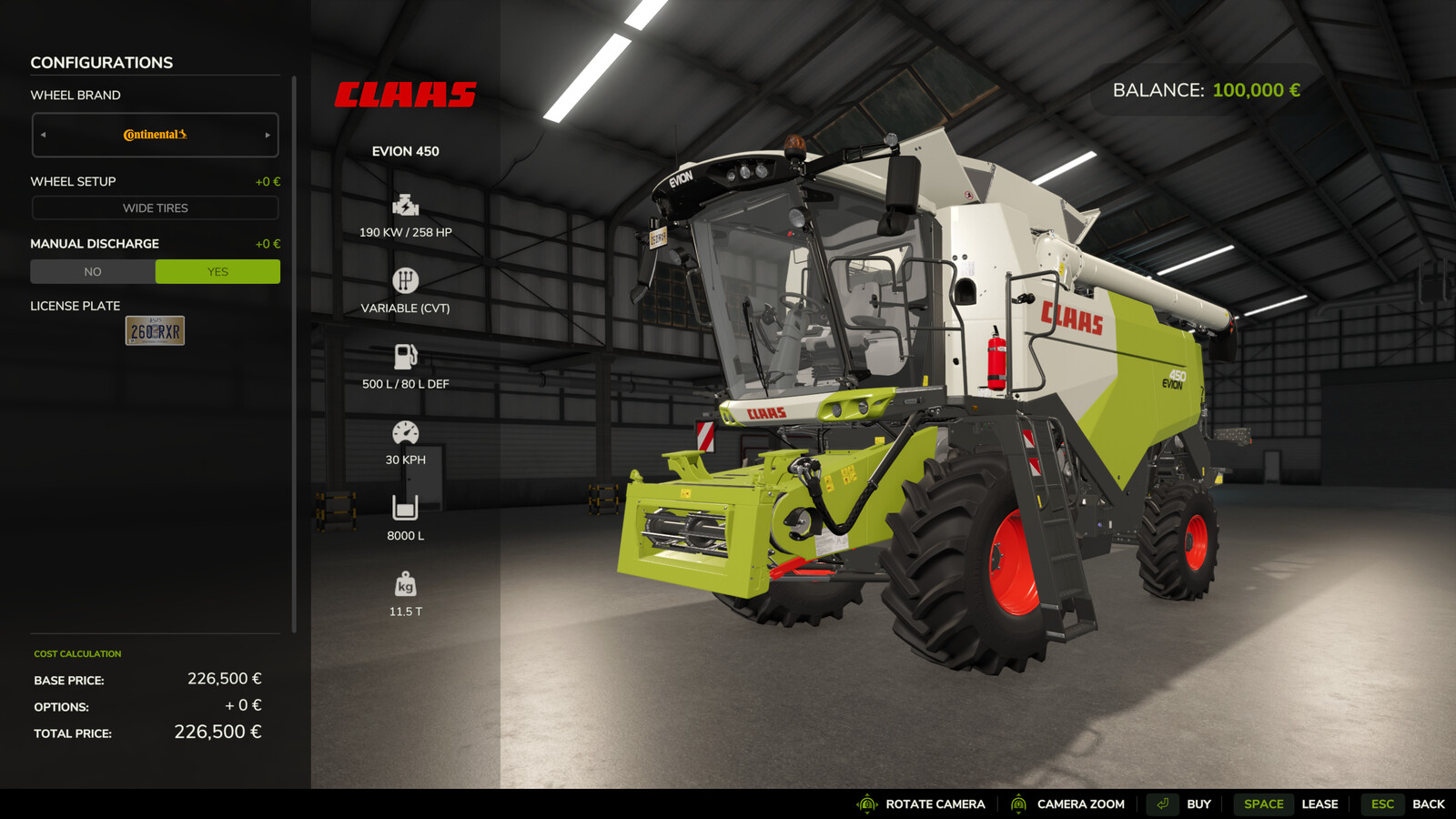Screen dimensions: 1456x819
Task: Lease the Evion 450 harvester
Action: tap(1290, 804)
